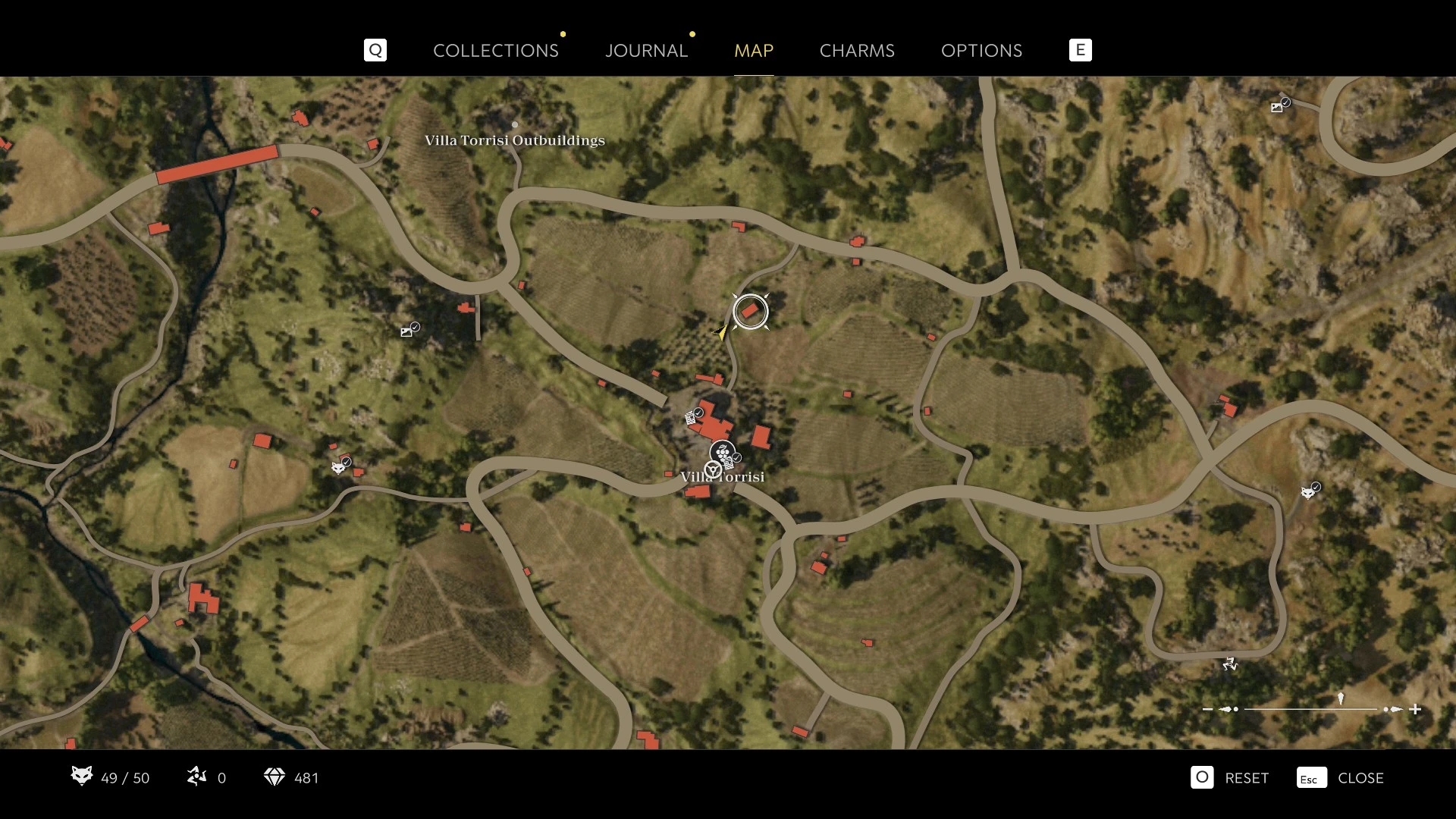1456x819 pixels.
Task: Click the trinacria three-legged map marker
Action: coord(1229,664)
